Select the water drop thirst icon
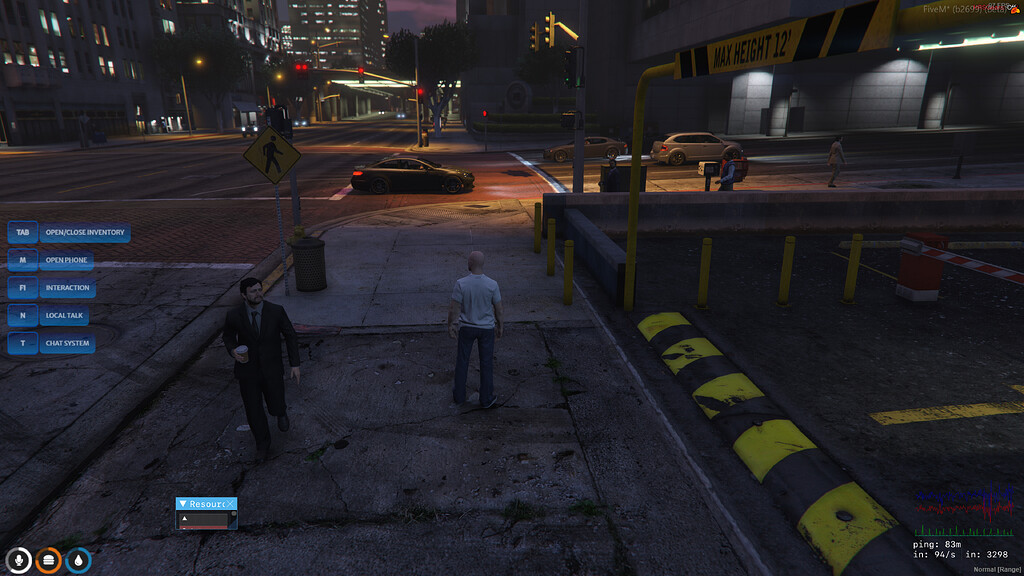This screenshot has width=1024, height=576. pos(78,560)
